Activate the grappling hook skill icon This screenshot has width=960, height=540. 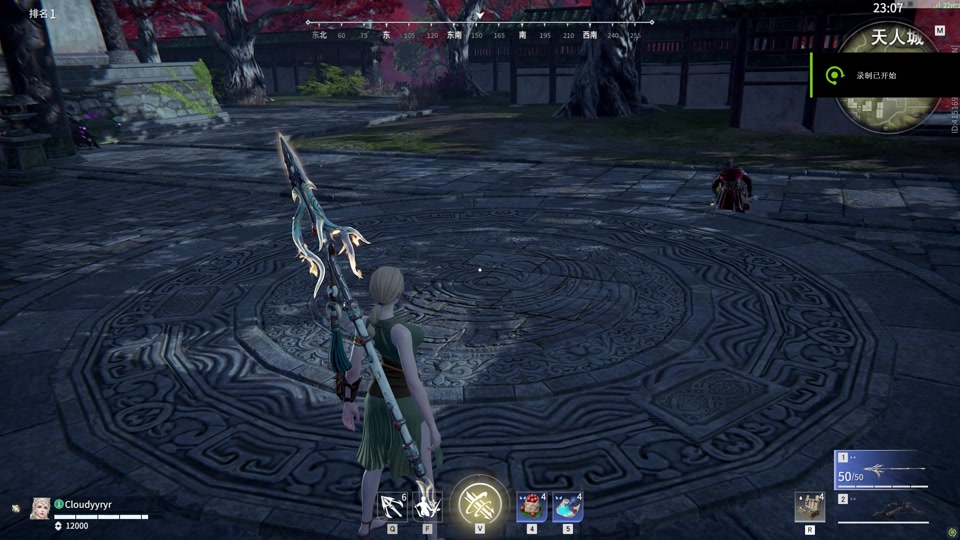393,507
